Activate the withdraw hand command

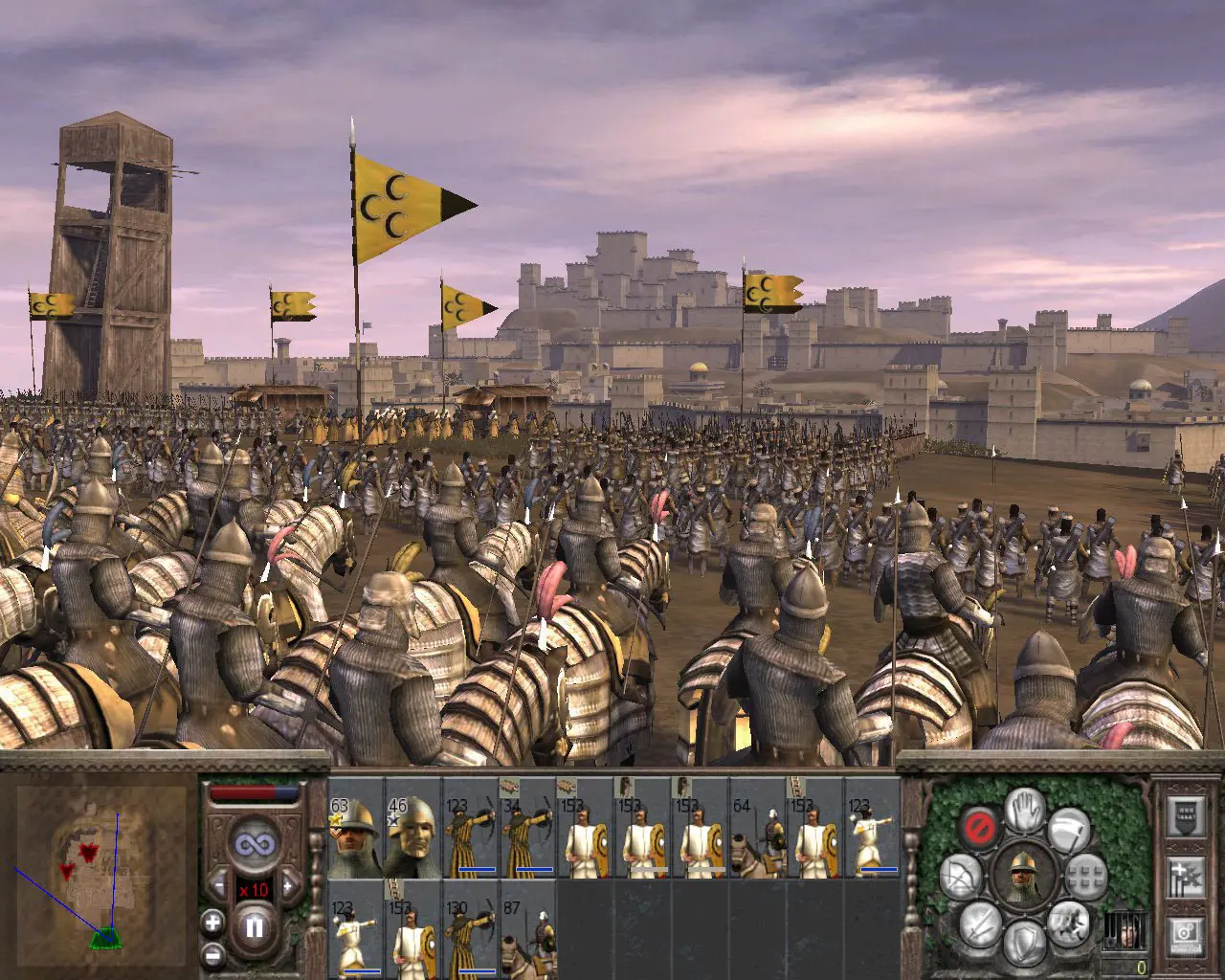coord(1024,812)
